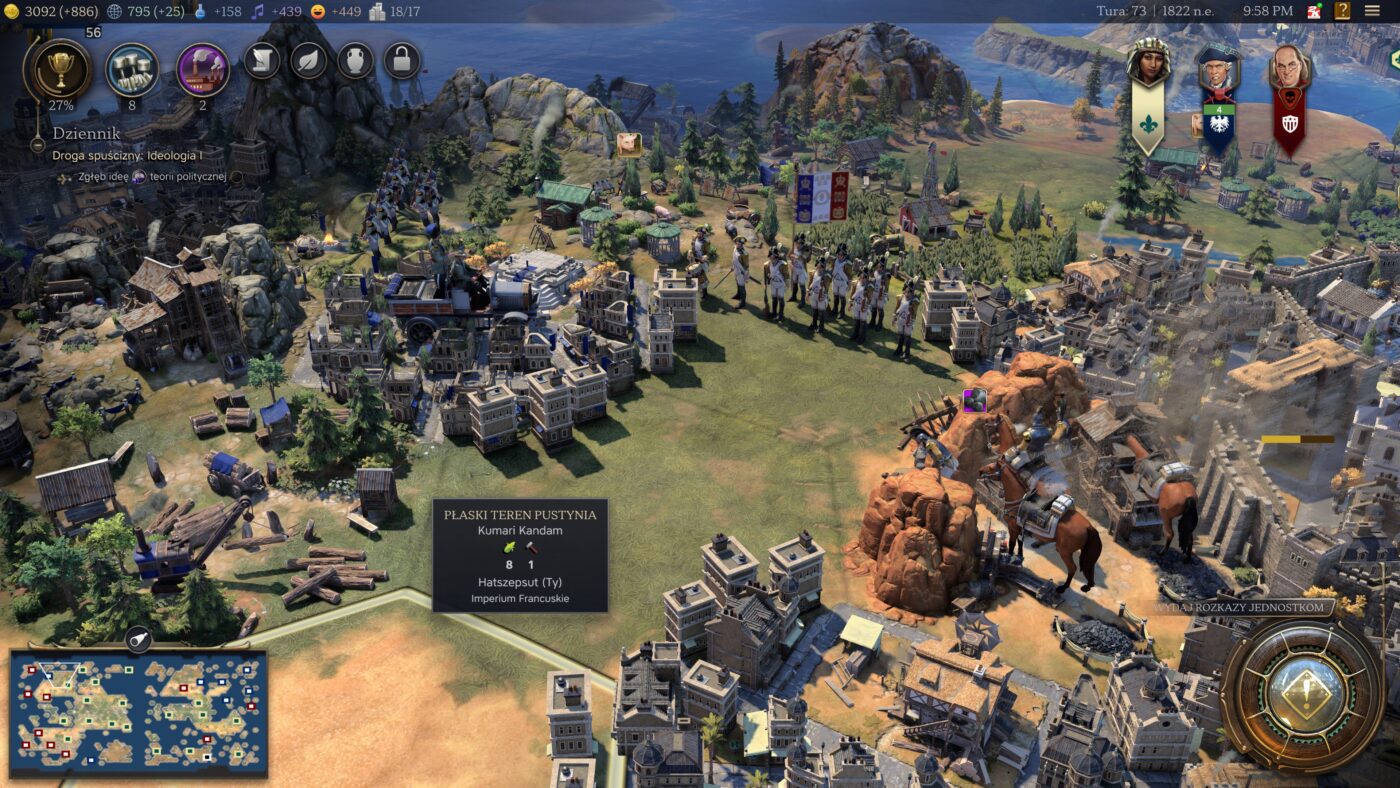The width and height of the screenshot is (1400, 788).
Task: Click the leaf icon in the top bar
Action: pos(309,61)
